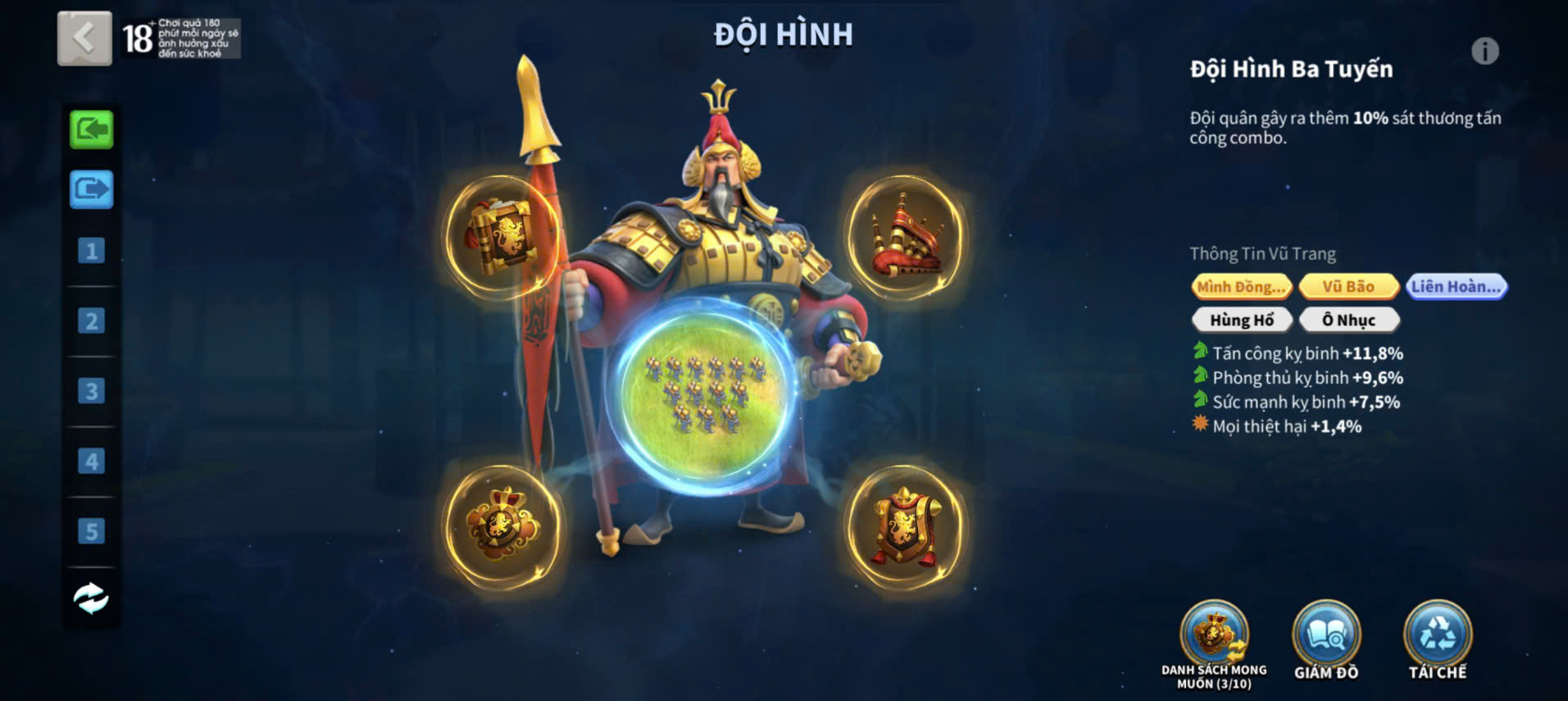This screenshot has width=1568, height=701.
Task: Click the swap arrows refresh button
Action: [x=91, y=598]
